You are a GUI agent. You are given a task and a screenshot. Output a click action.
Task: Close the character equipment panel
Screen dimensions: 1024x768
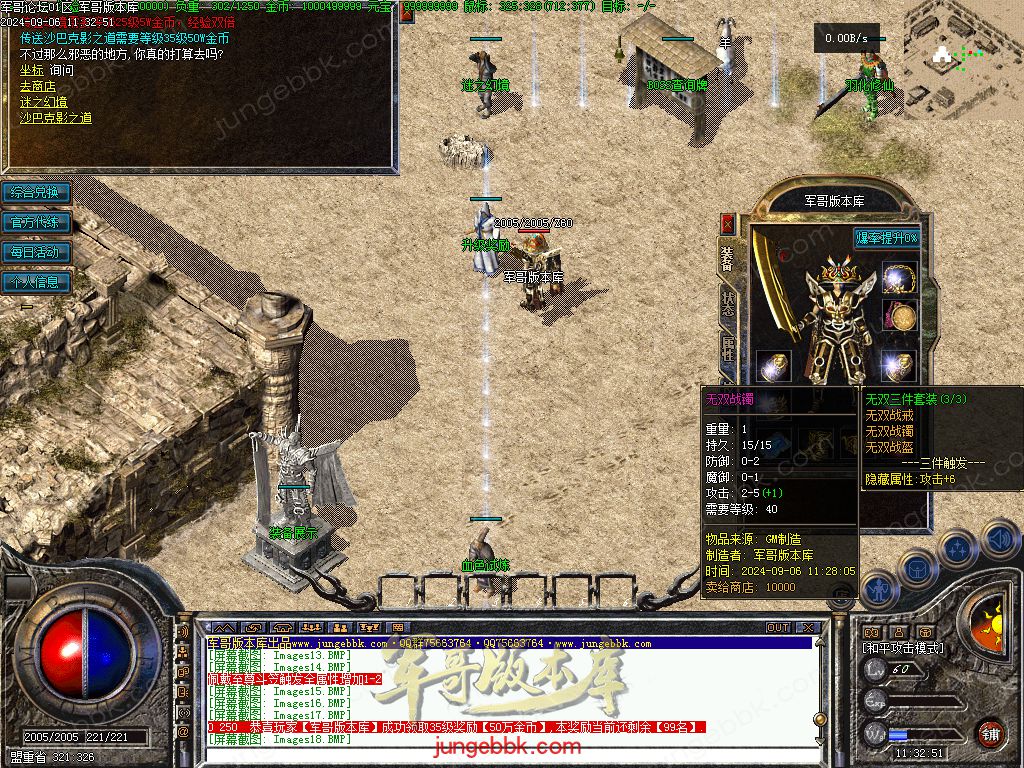coord(727,223)
